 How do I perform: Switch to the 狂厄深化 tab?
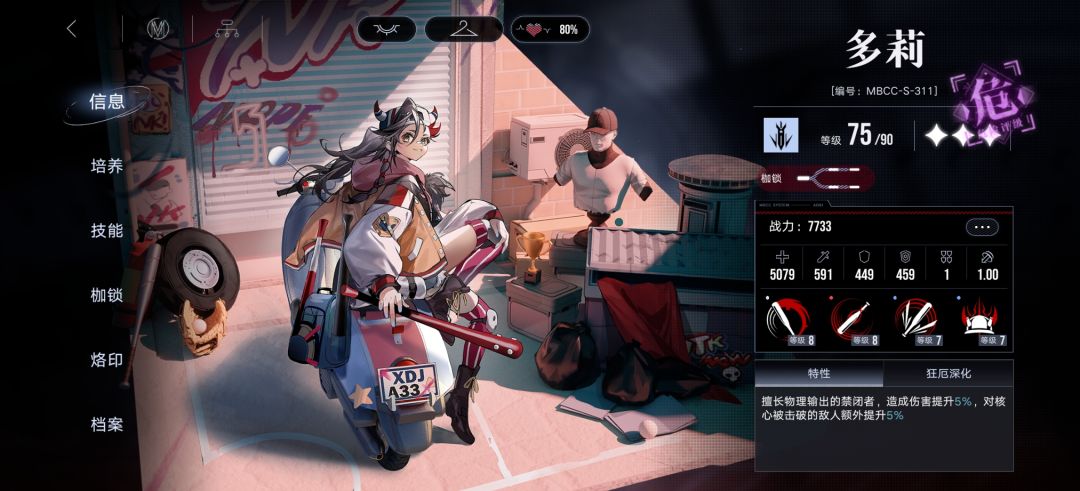pos(947,374)
